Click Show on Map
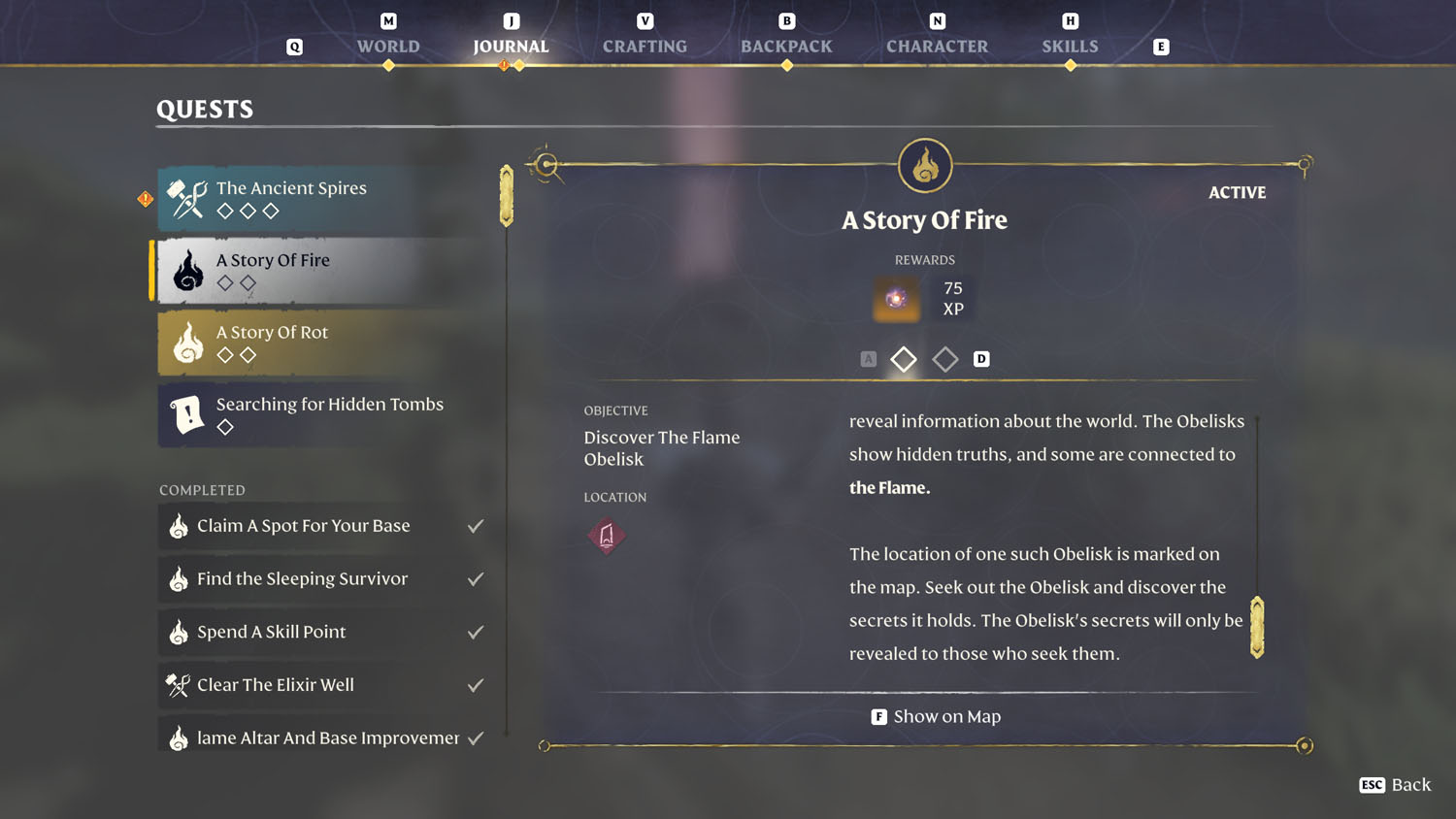 [935, 716]
